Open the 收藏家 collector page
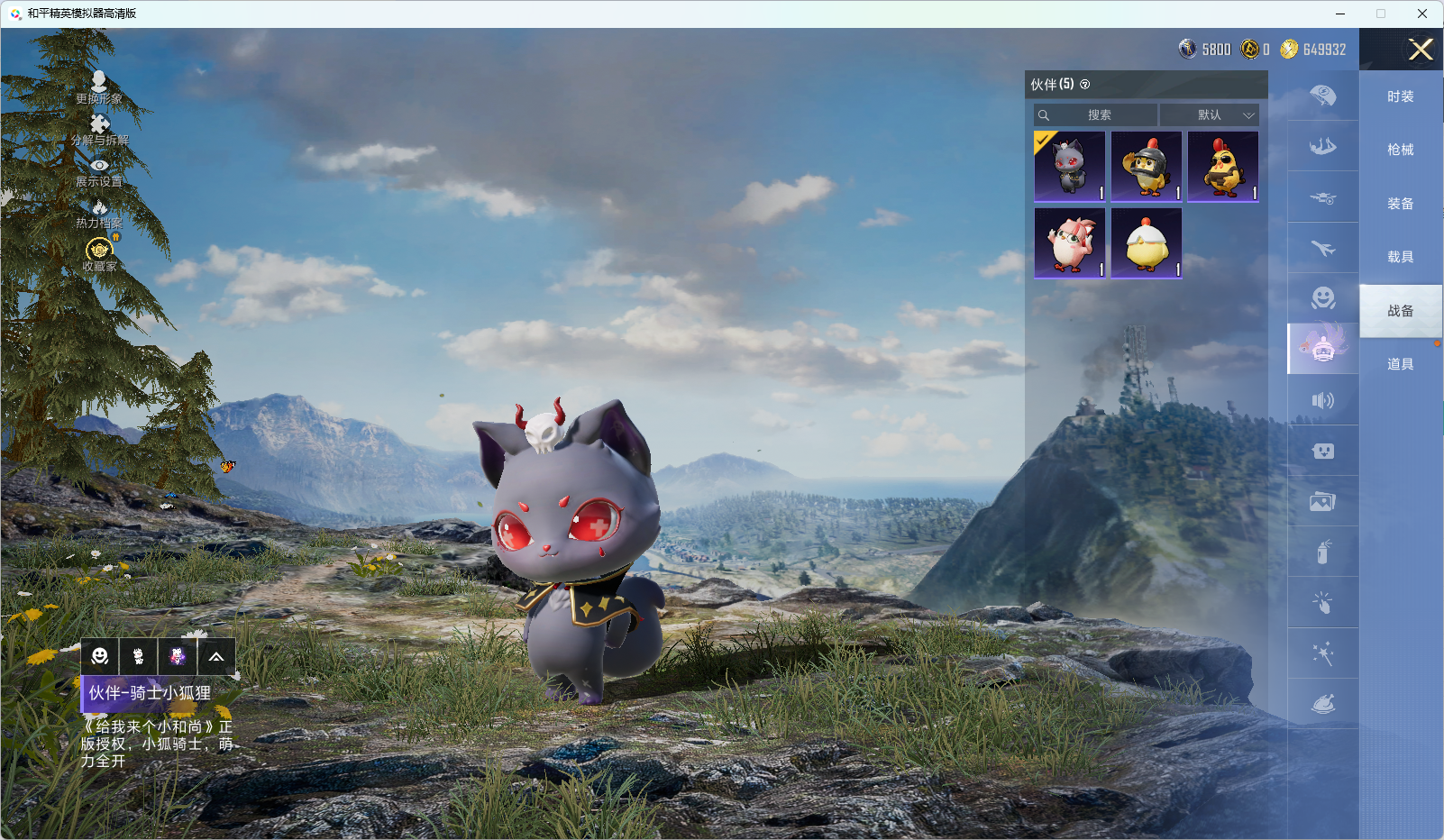Image resolution: width=1444 pixels, height=840 pixels. tap(99, 254)
